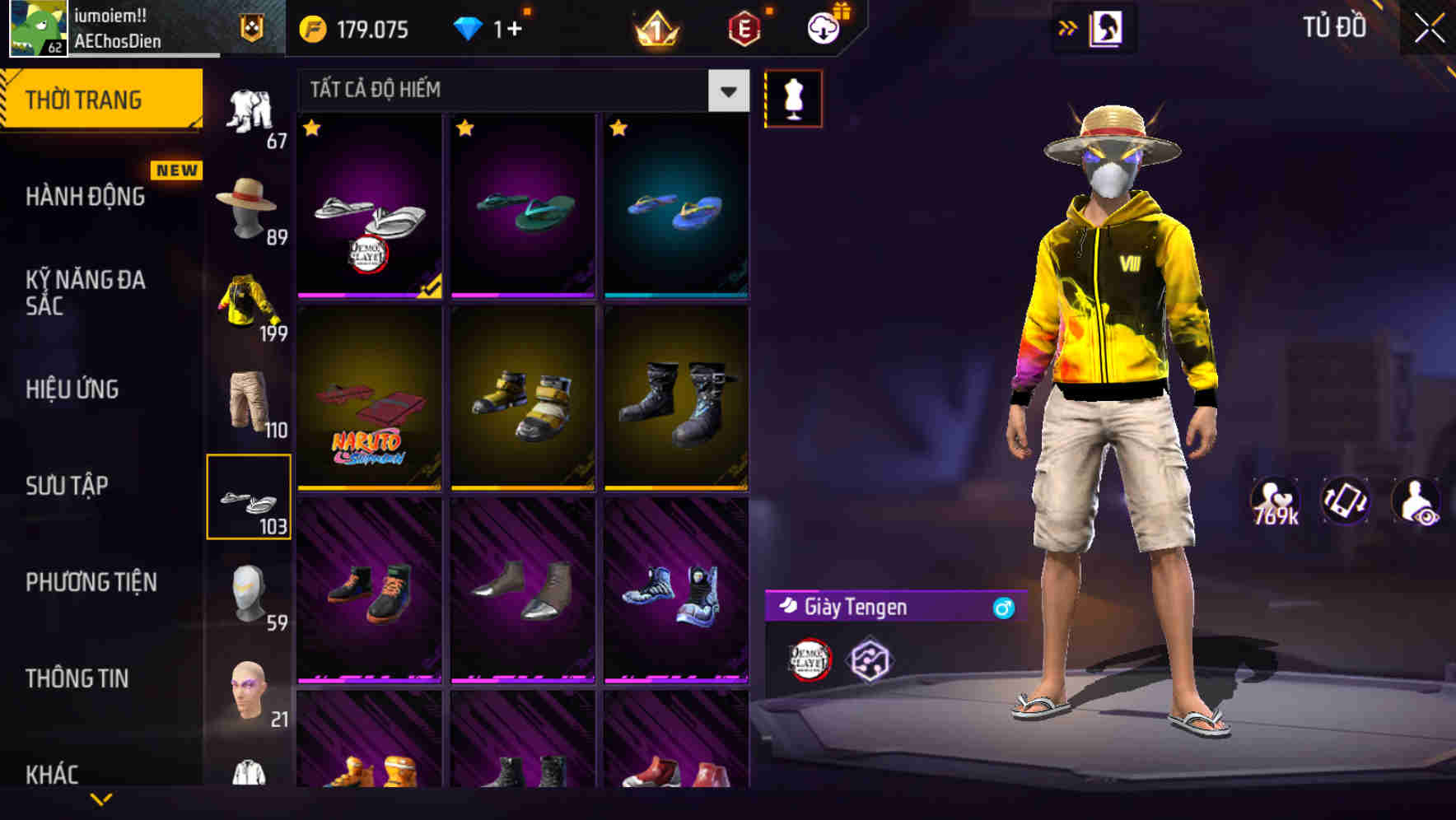
Task: Open the mannequin outfit preset panel
Action: [x=793, y=97]
